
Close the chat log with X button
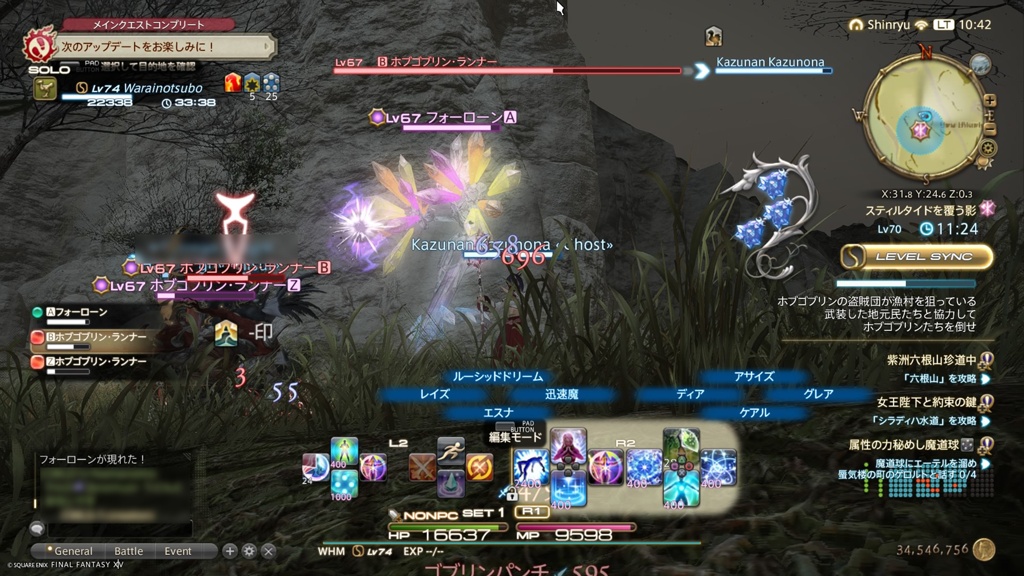pos(268,551)
